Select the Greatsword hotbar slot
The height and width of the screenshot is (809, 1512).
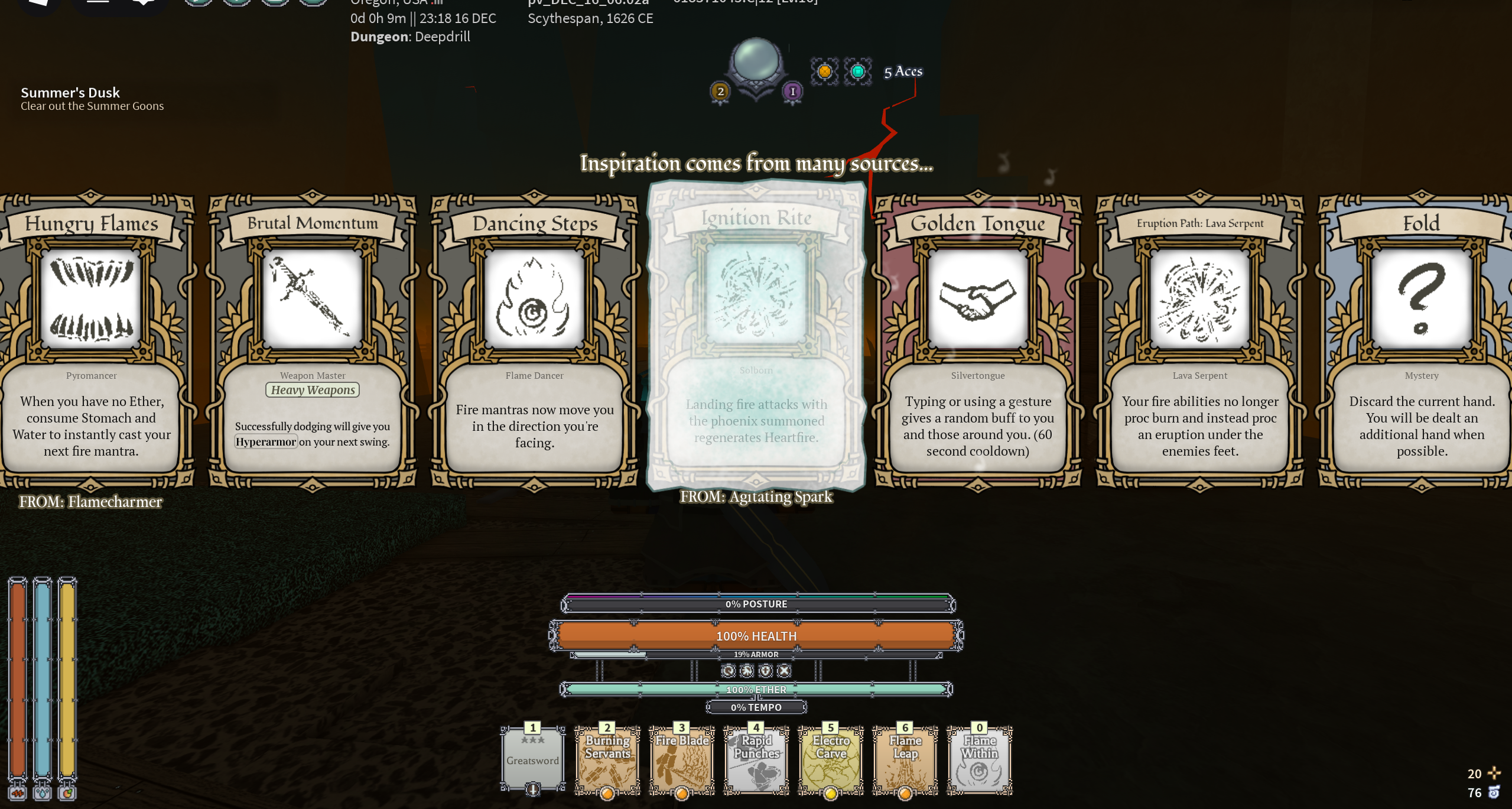coord(532,760)
